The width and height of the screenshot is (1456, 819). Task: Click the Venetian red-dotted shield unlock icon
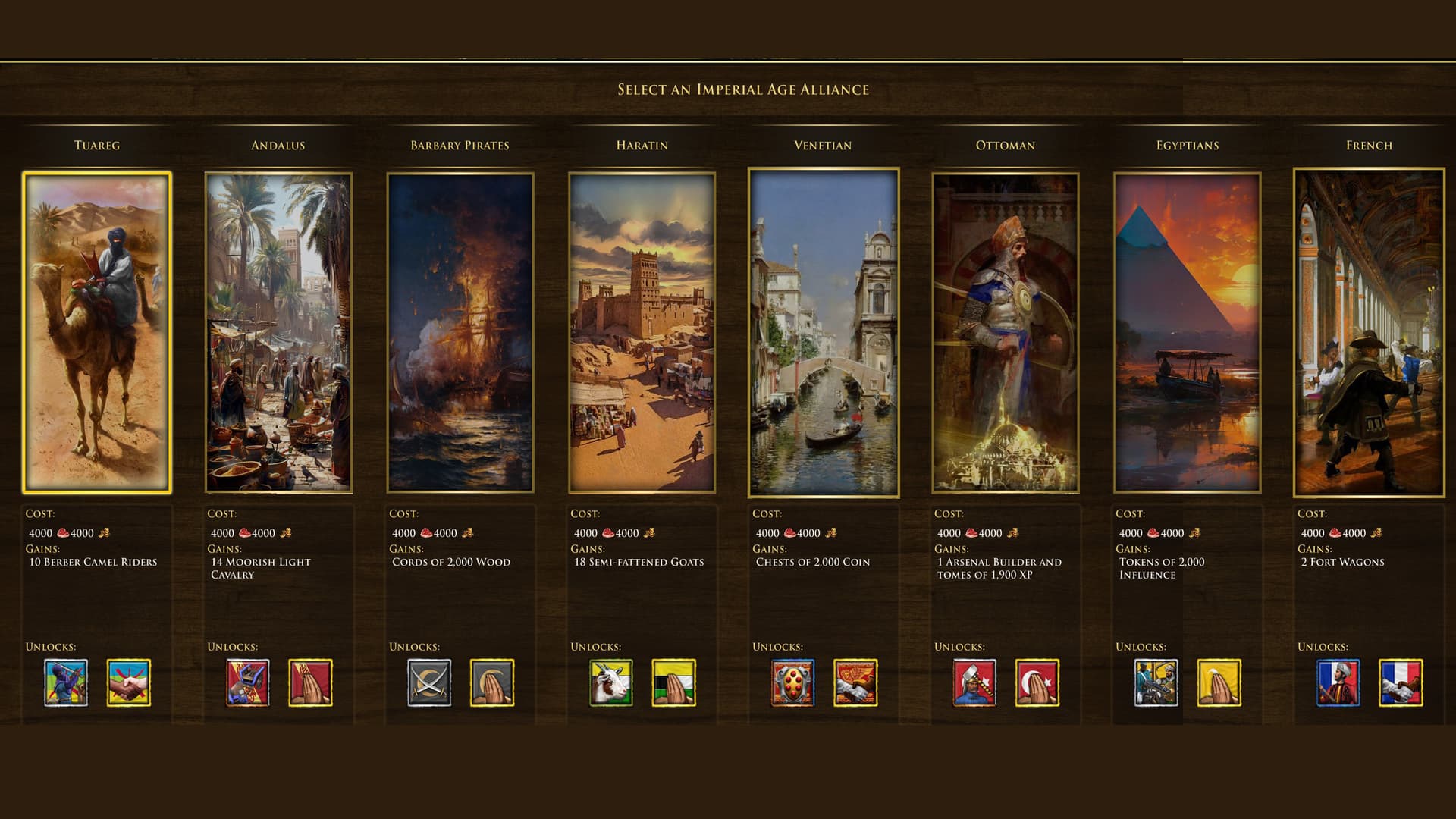coord(792,682)
